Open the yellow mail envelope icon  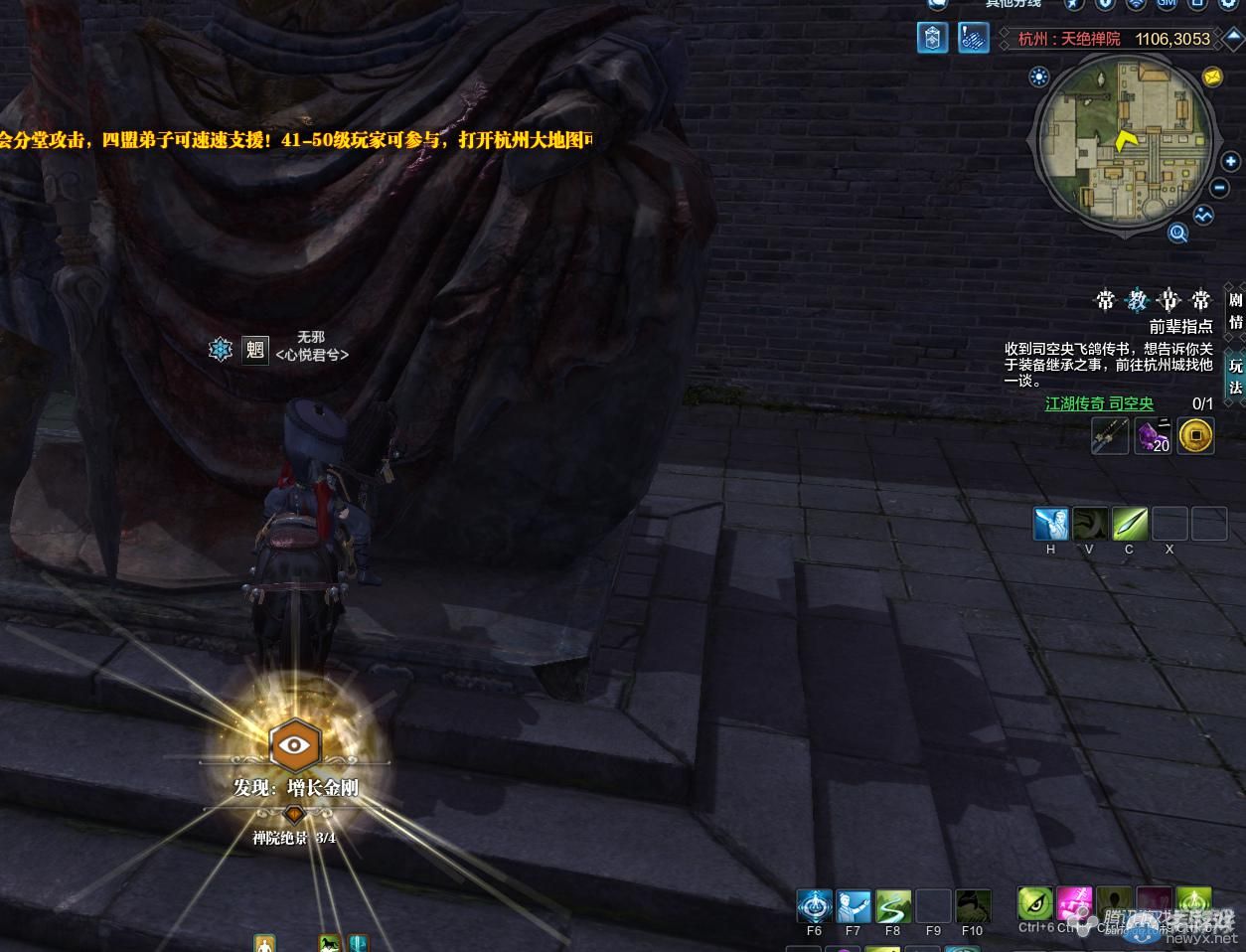(1212, 77)
